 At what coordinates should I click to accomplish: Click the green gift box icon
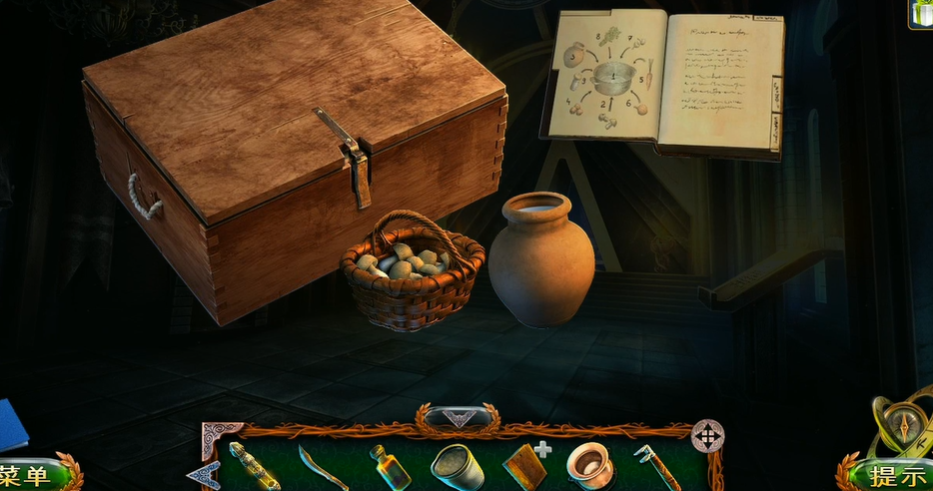921,13
